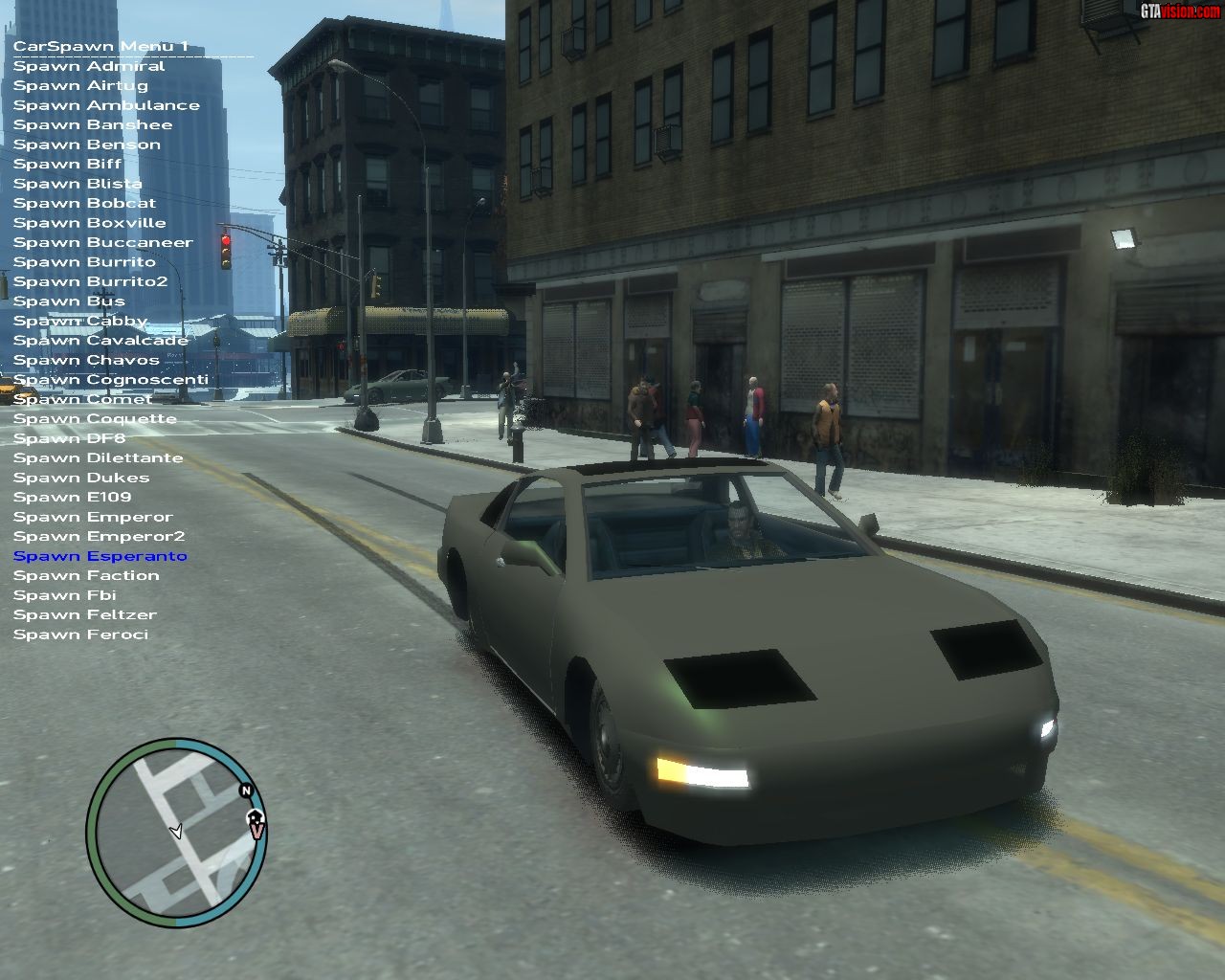The image size is (1225, 980).
Task: Choose Spawn Admiral from the car menu
Action: point(89,66)
